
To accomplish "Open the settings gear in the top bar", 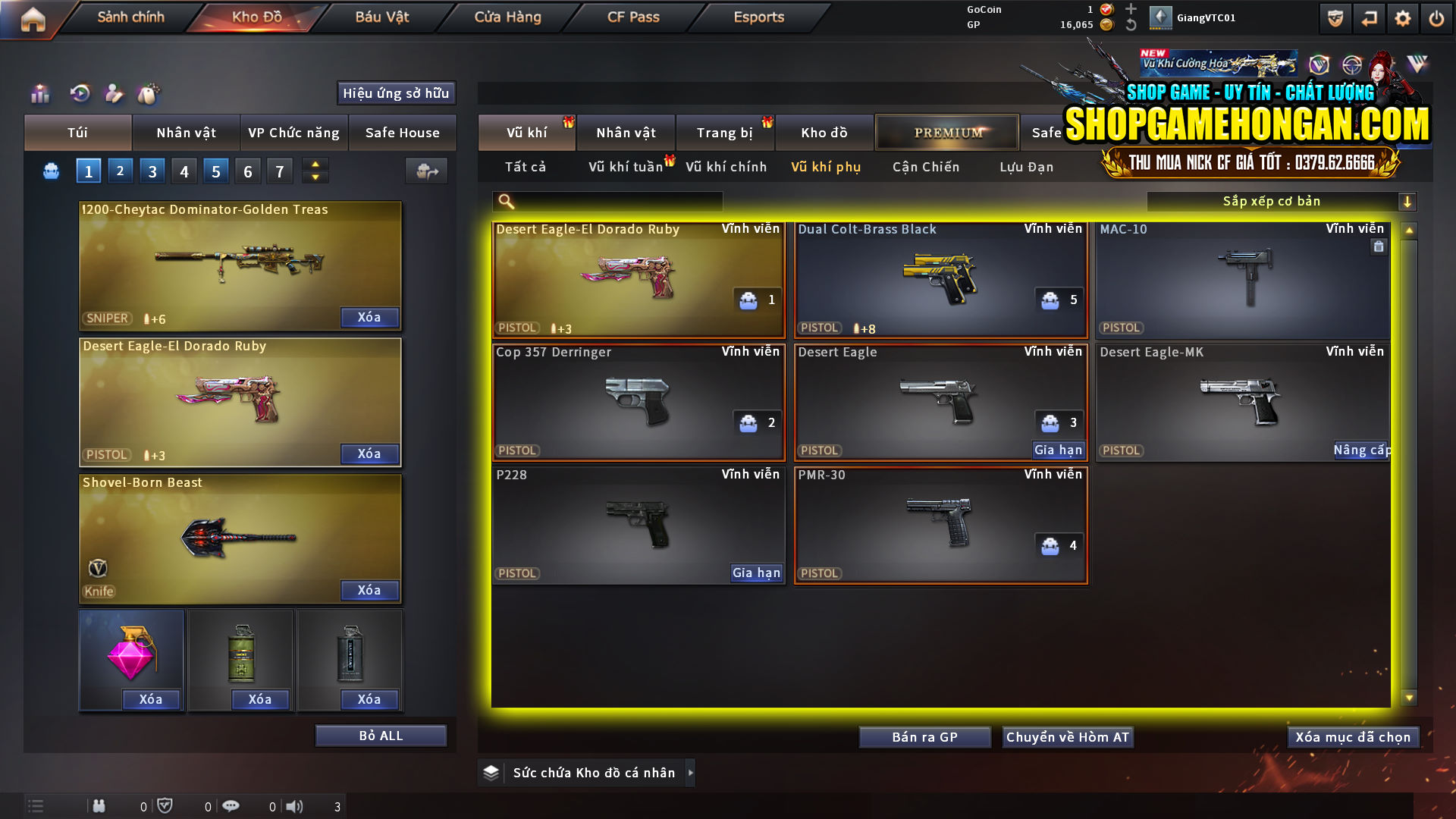I will pos(1404,17).
